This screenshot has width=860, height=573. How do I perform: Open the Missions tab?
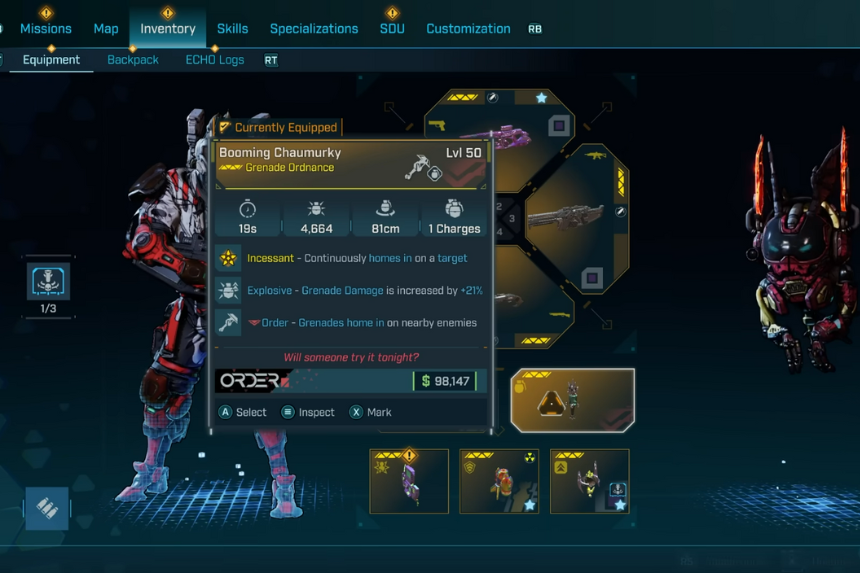(46, 29)
